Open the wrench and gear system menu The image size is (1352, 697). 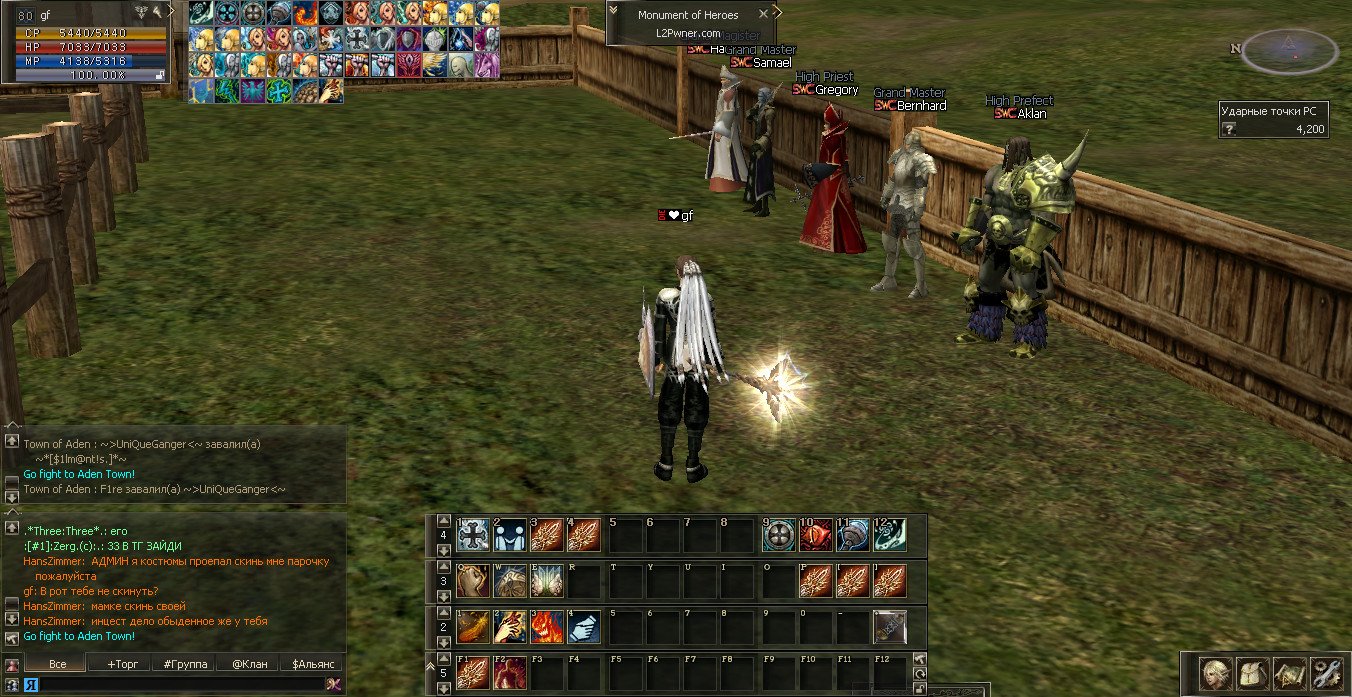(x=1326, y=671)
